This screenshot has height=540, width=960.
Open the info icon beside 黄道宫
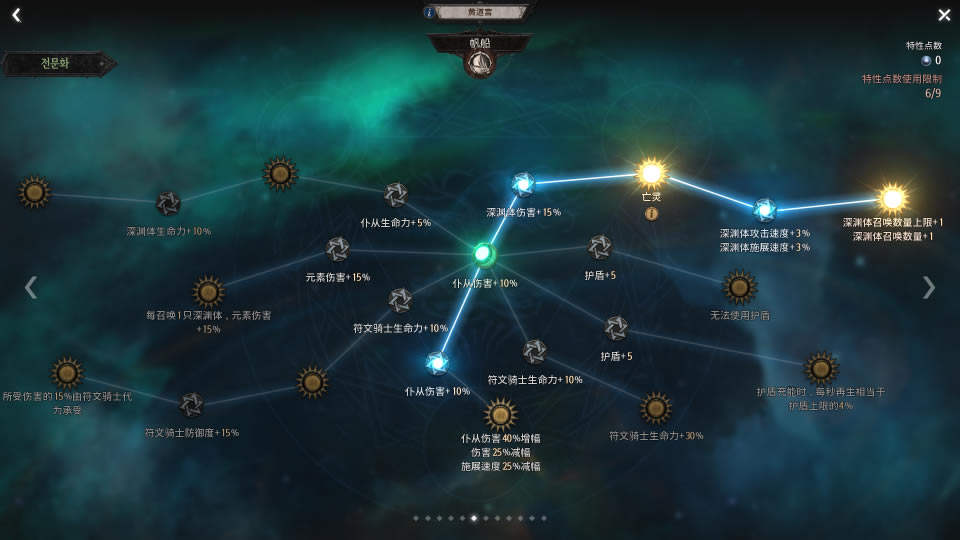coord(430,12)
